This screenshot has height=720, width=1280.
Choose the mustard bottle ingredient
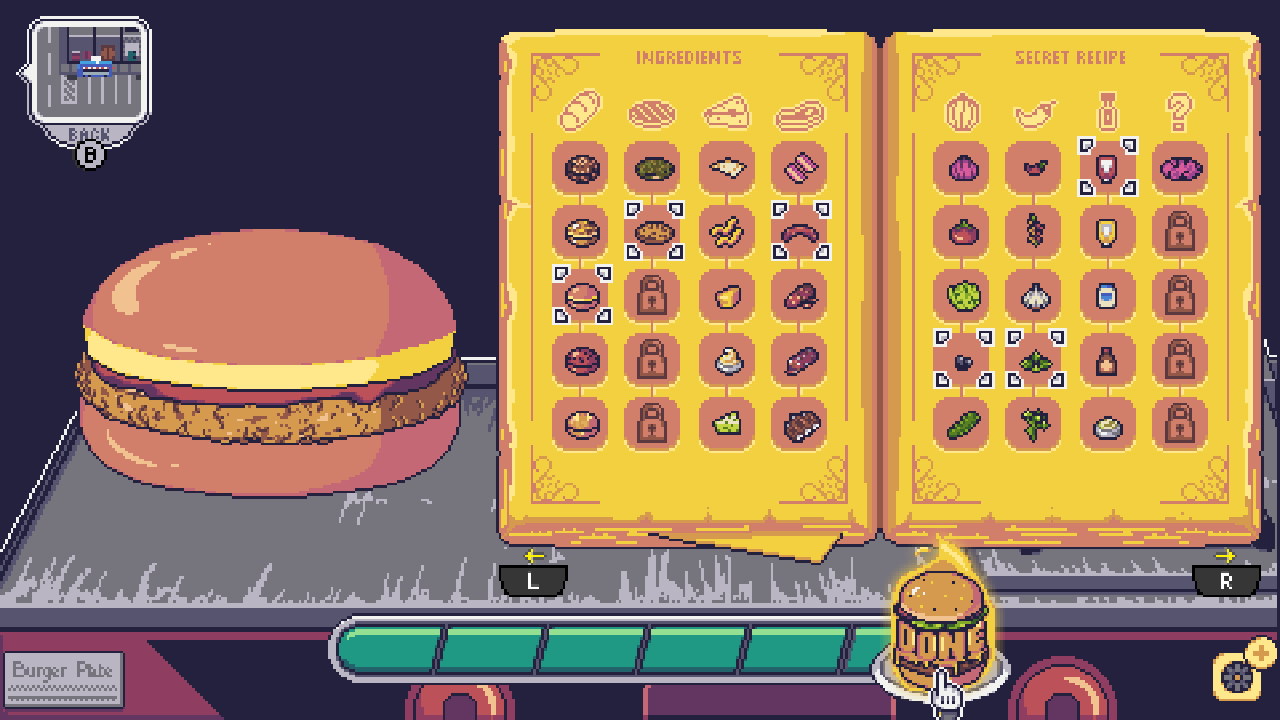(x=1108, y=232)
